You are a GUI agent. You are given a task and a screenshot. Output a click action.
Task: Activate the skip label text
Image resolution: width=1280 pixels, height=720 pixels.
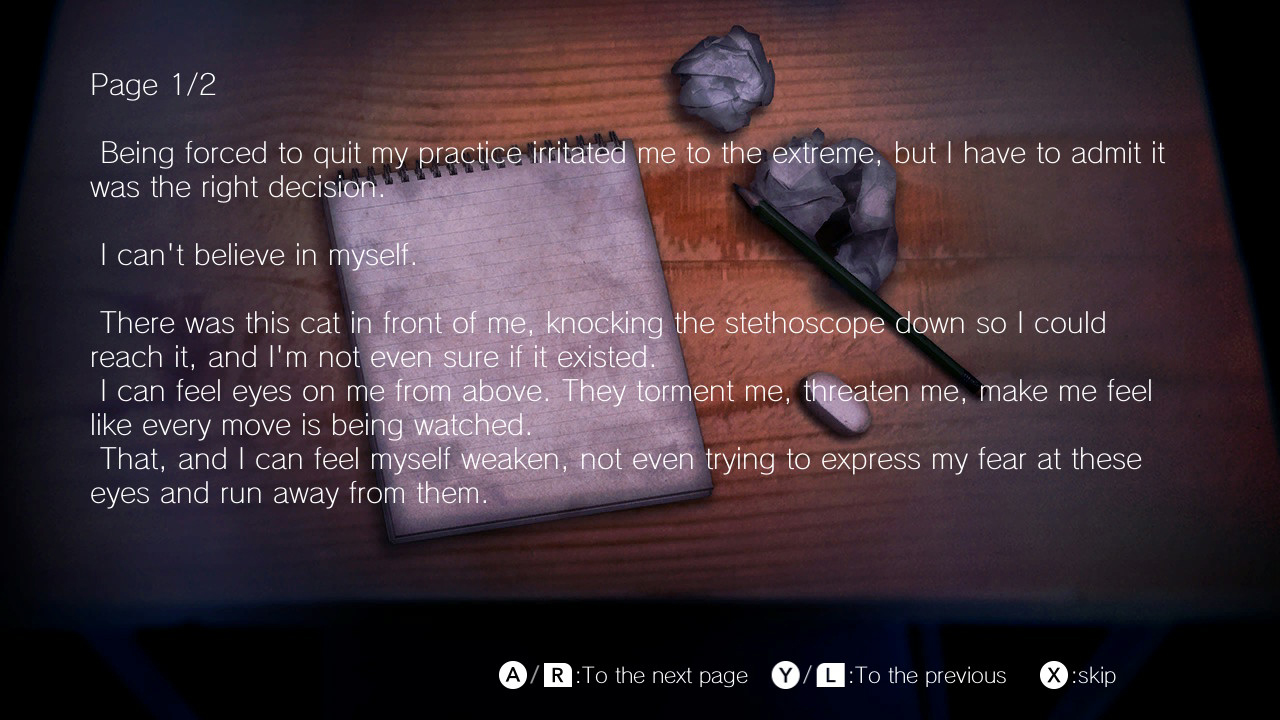pyautogui.click(x=1095, y=675)
